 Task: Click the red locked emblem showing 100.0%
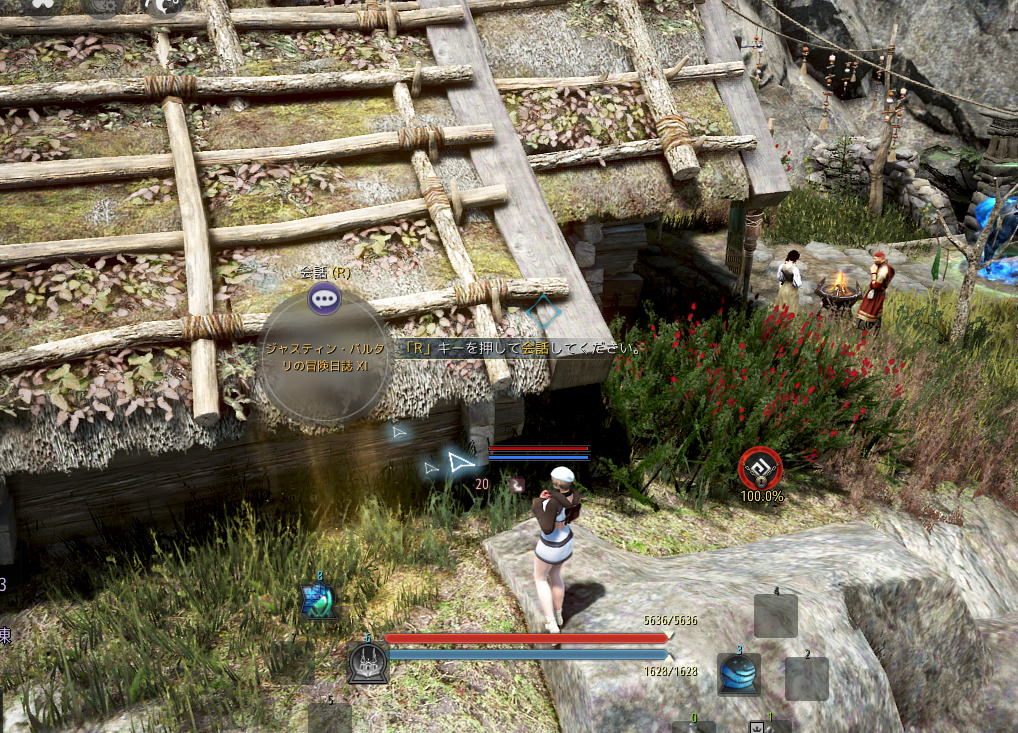[760, 467]
